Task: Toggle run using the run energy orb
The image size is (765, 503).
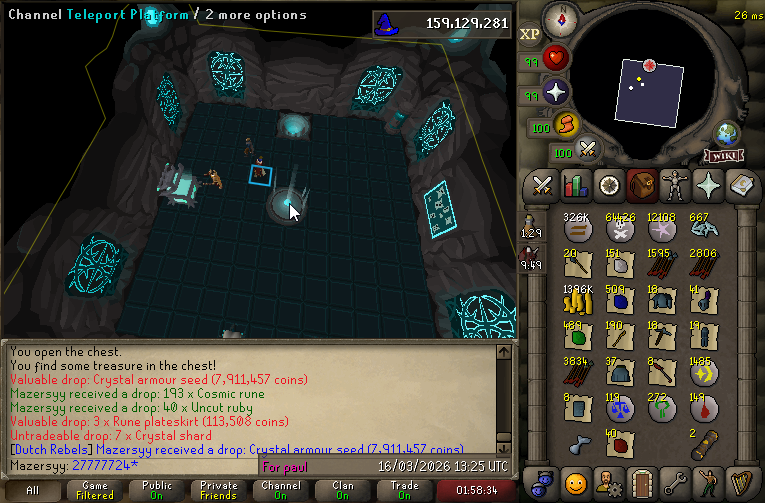Action: point(566,124)
